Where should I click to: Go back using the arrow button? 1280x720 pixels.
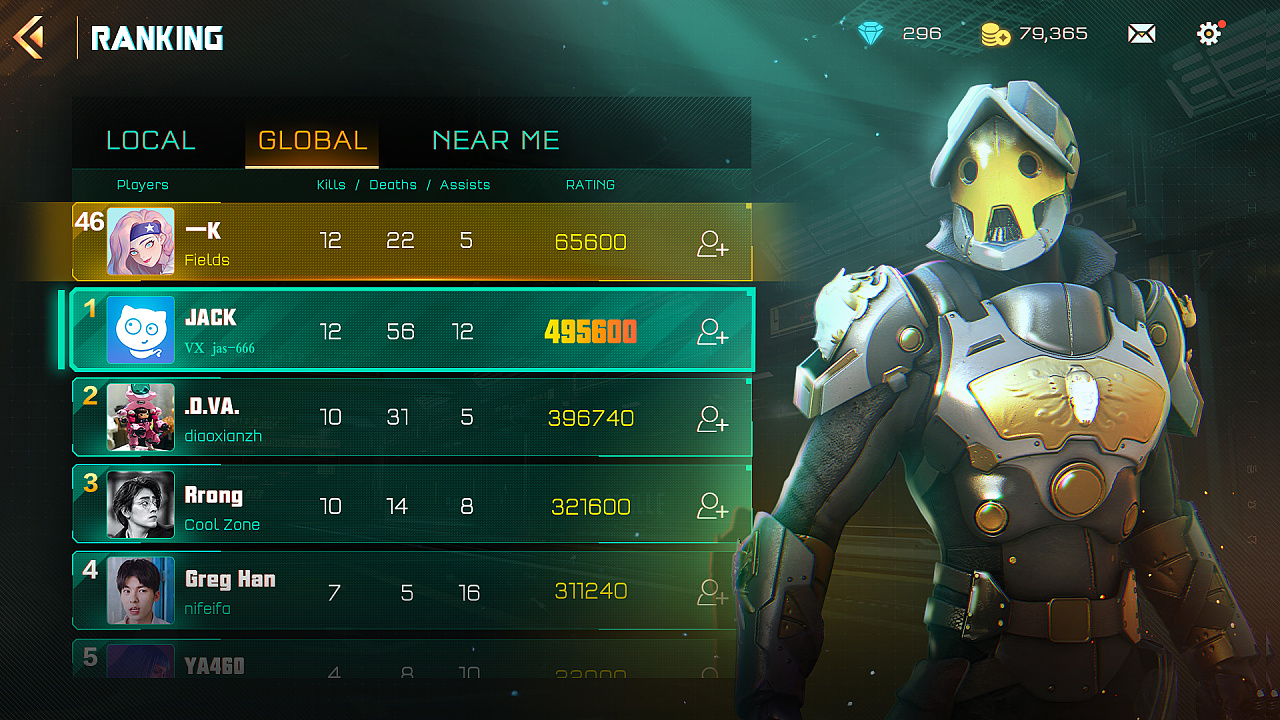[29, 37]
